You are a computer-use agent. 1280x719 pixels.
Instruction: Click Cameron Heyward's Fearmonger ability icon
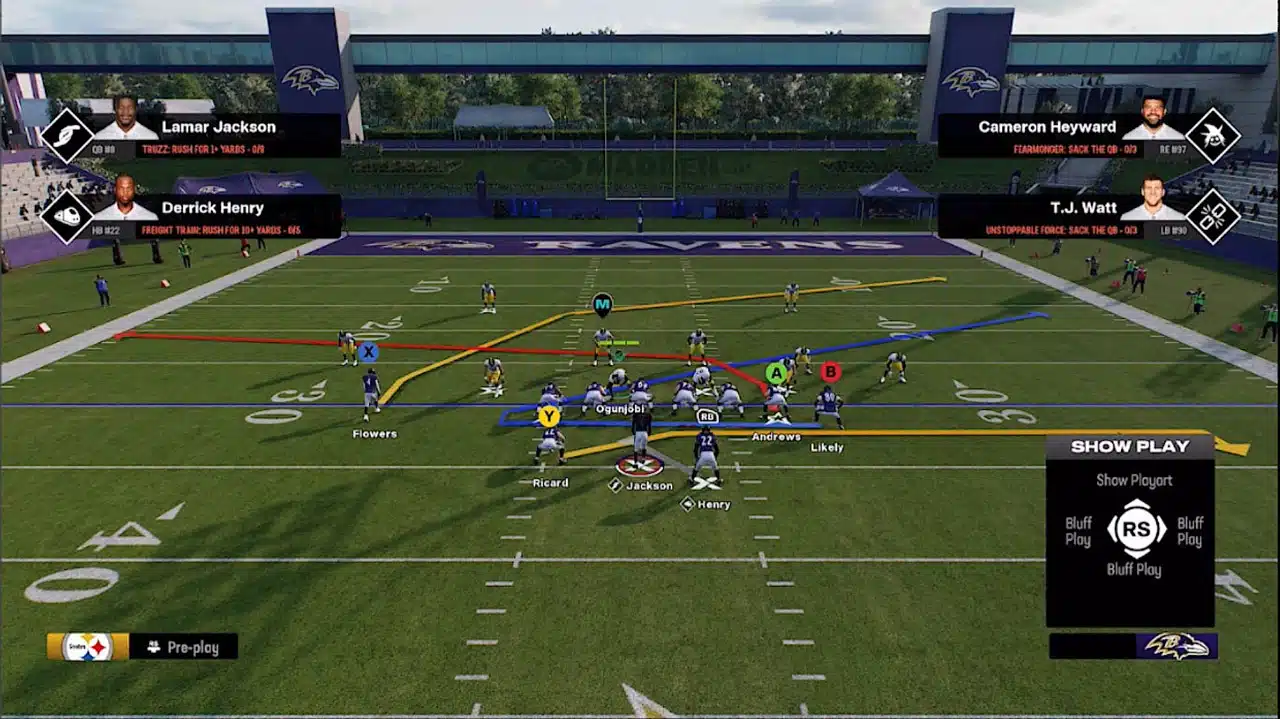click(x=1213, y=135)
